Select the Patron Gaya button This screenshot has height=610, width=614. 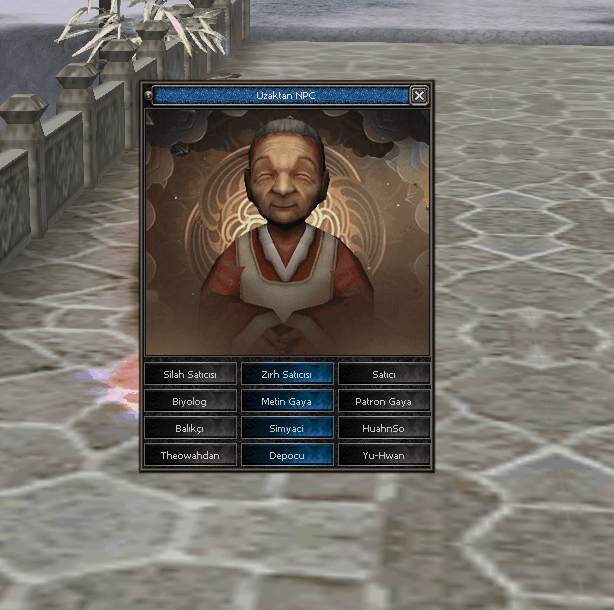click(384, 401)
